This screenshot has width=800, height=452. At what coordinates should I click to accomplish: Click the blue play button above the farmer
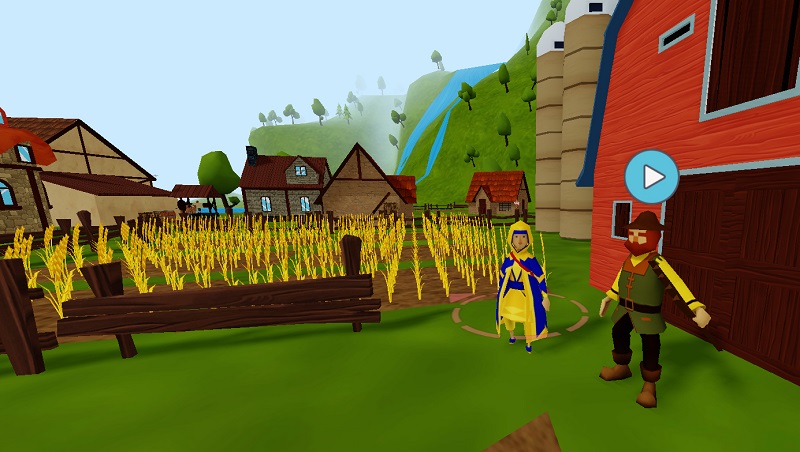pyautogui.click(x=651, y=177)
